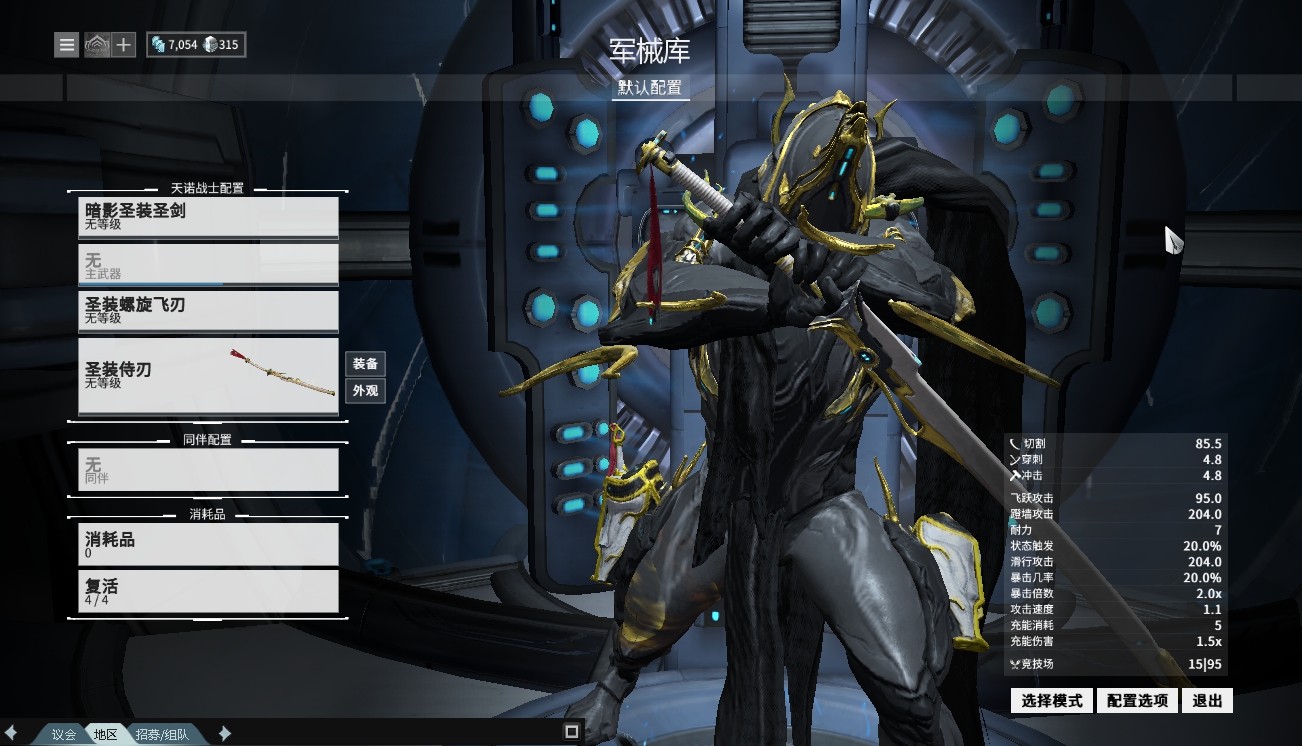Click the plus button beside the lotus icon
This screenshot has height=746, width=1302.
pyautogui.click(x=123, y=45)
